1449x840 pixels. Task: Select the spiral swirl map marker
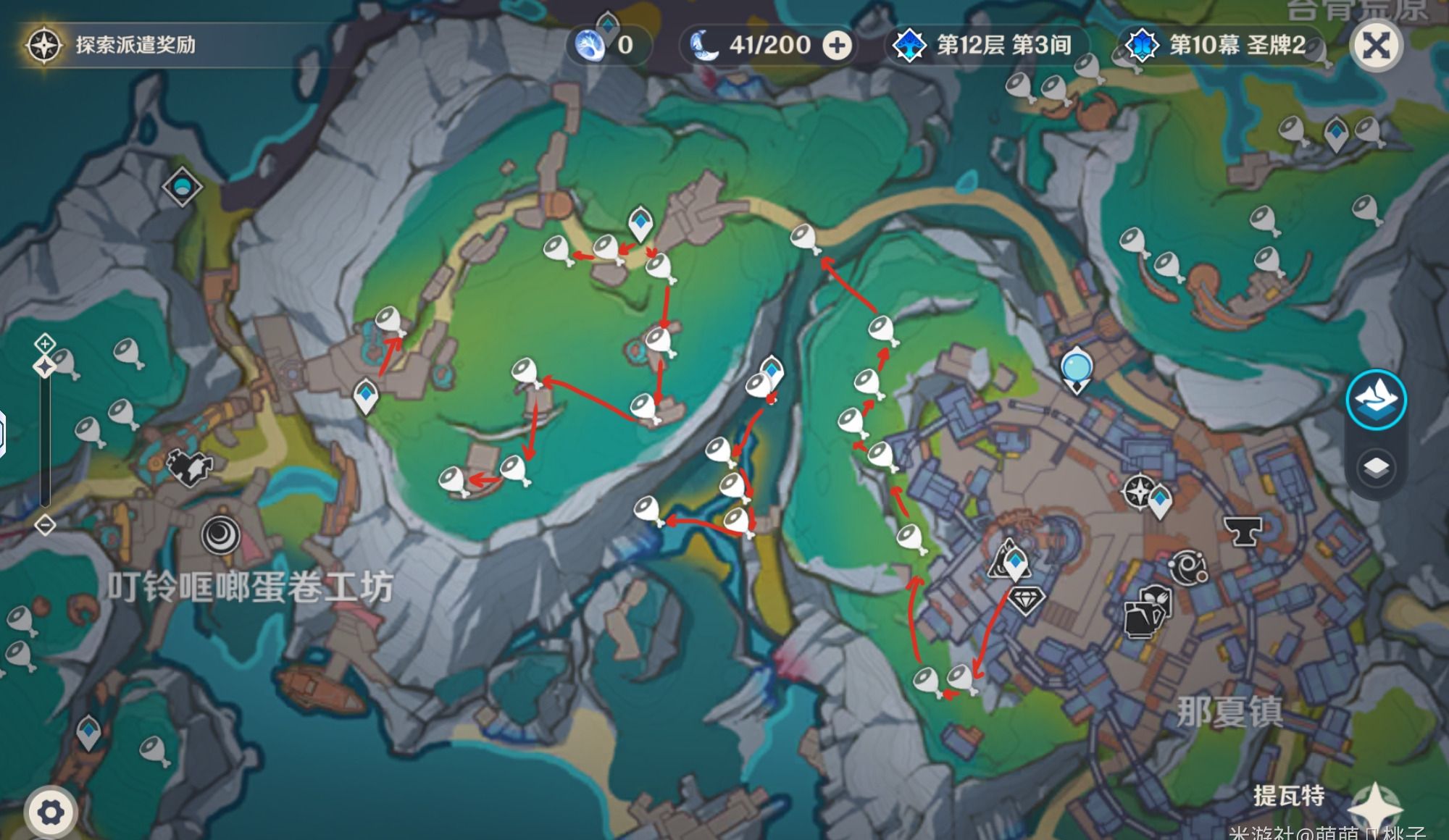pyautogui.click(x=220, y=536)
